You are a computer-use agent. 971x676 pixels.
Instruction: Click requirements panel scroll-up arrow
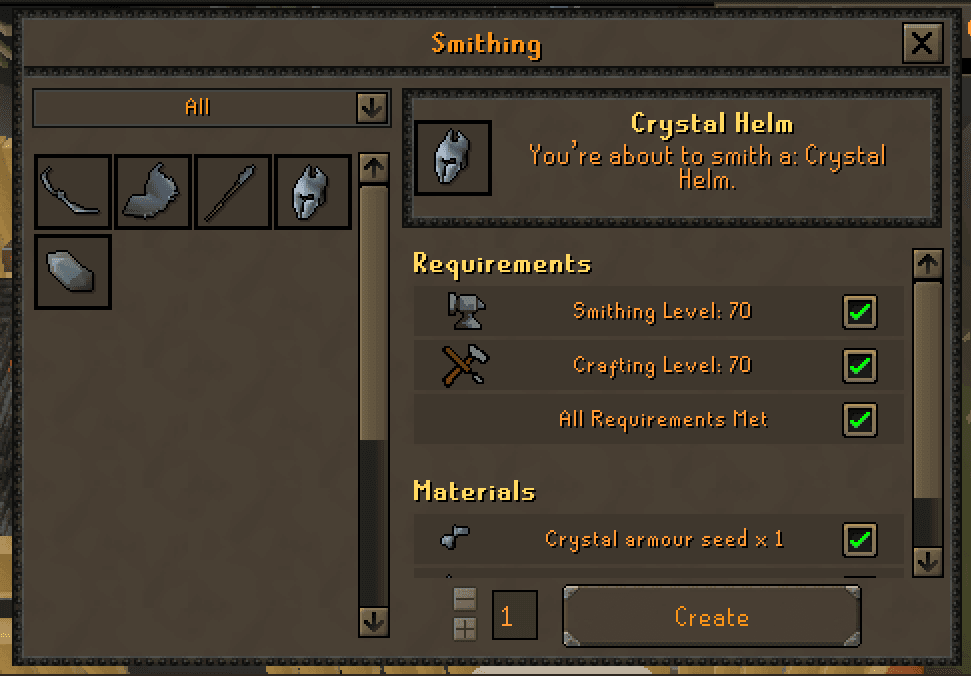click(x=928, y=264)
